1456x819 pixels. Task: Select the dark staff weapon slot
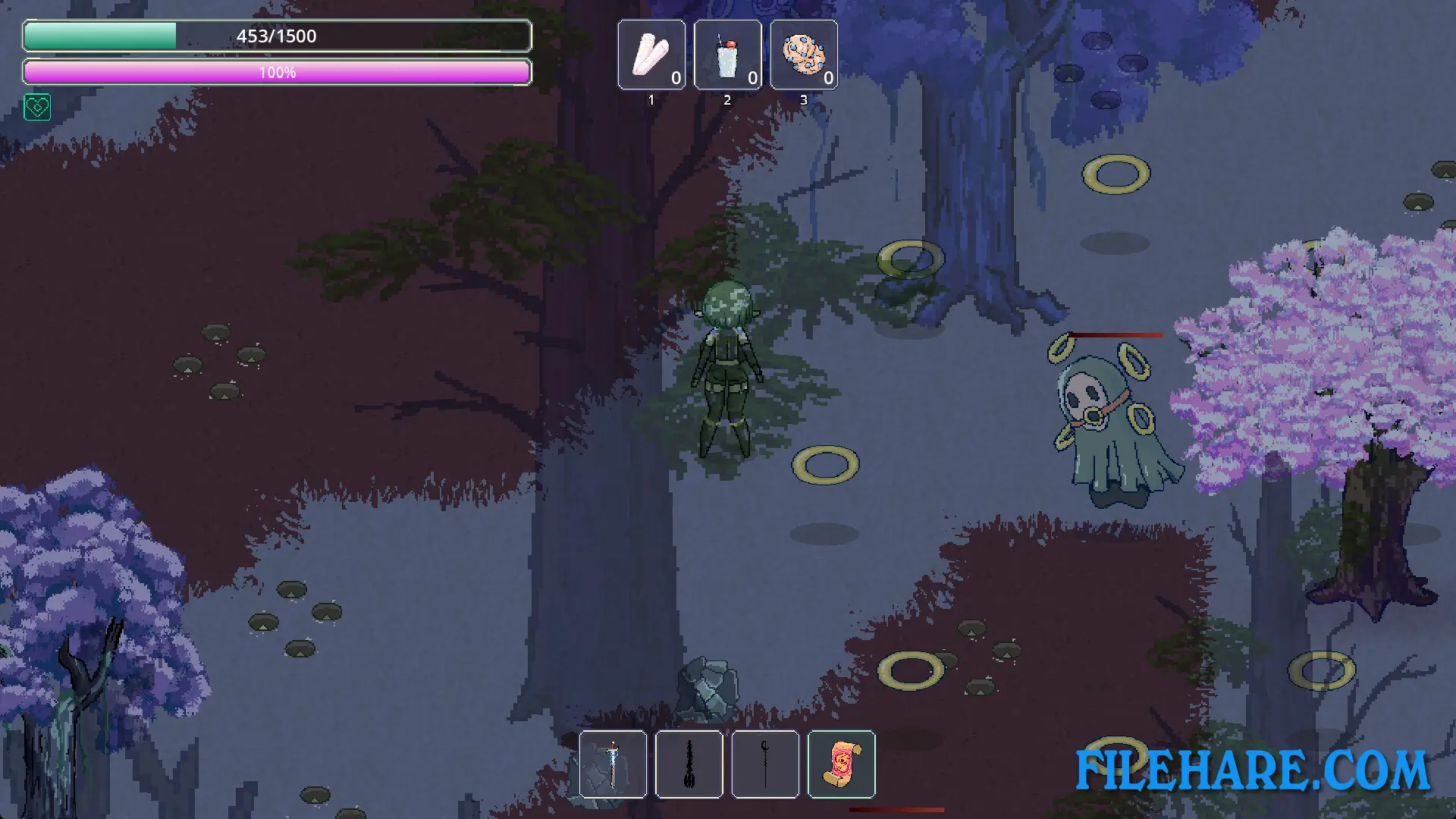click(766, 764)
